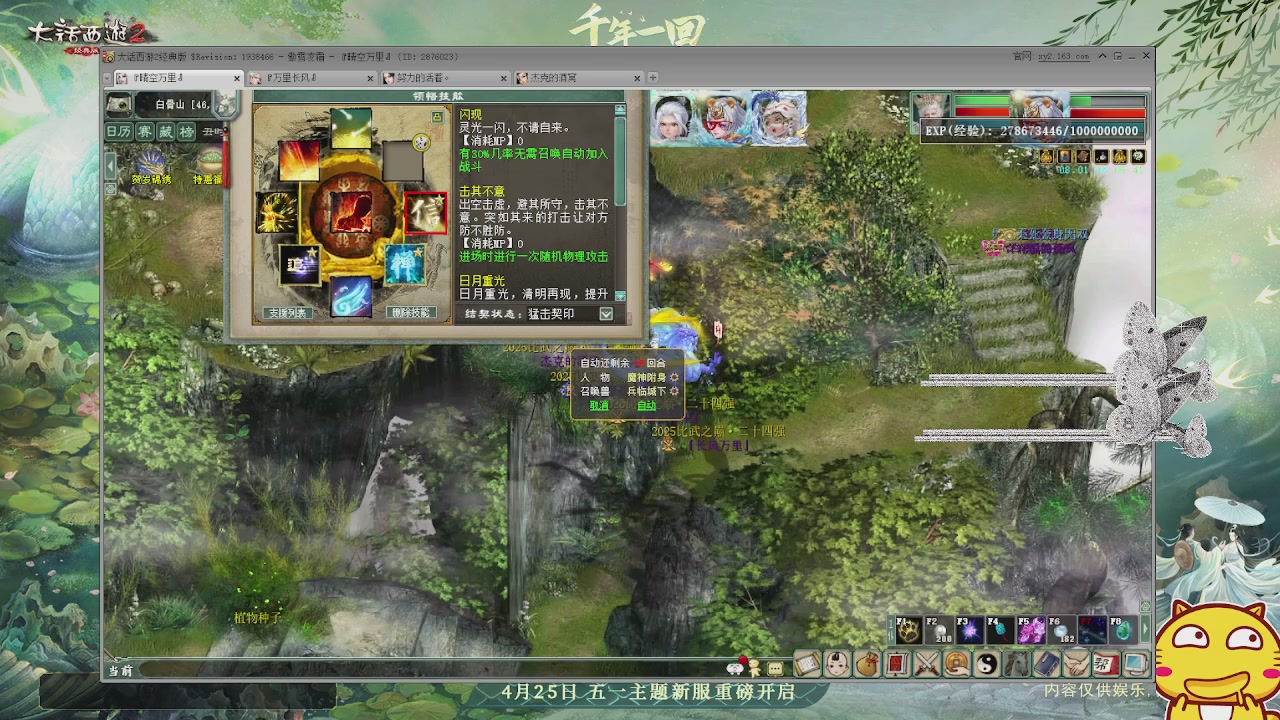Click the gear toggle beside 兵临城下

673,392
